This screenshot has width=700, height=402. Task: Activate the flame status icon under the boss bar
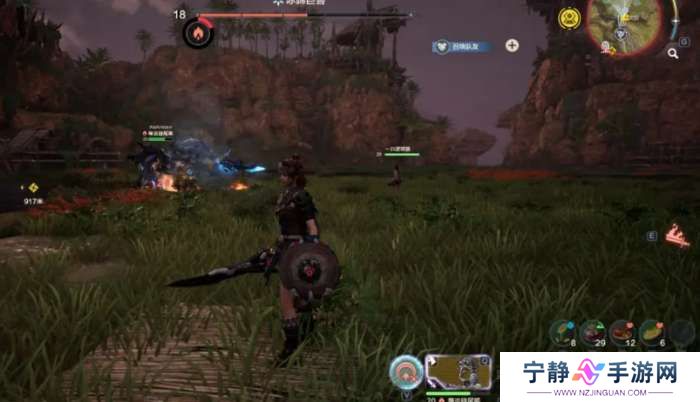tap(195, 33)
